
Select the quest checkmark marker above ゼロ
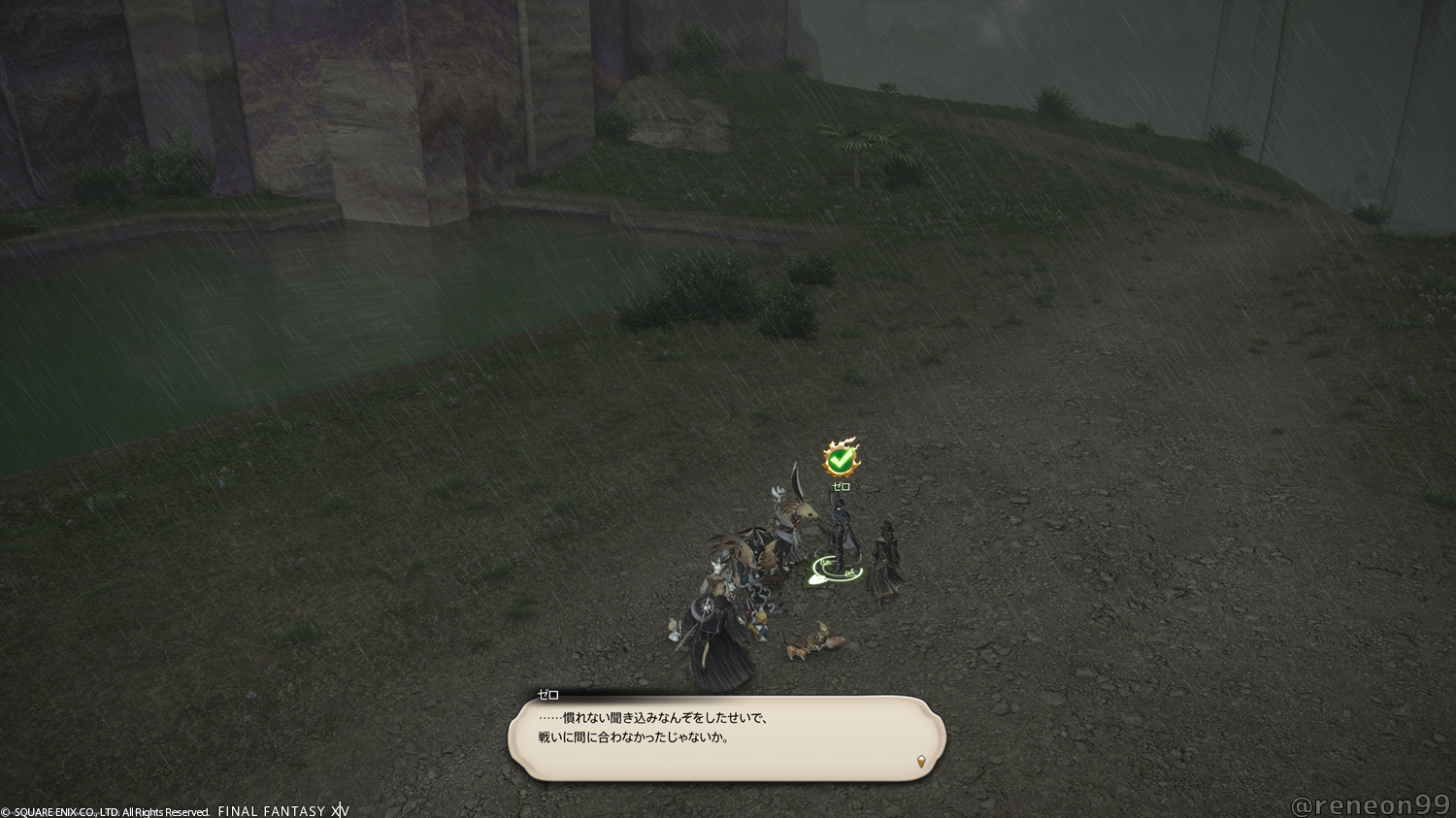[841, 458]
